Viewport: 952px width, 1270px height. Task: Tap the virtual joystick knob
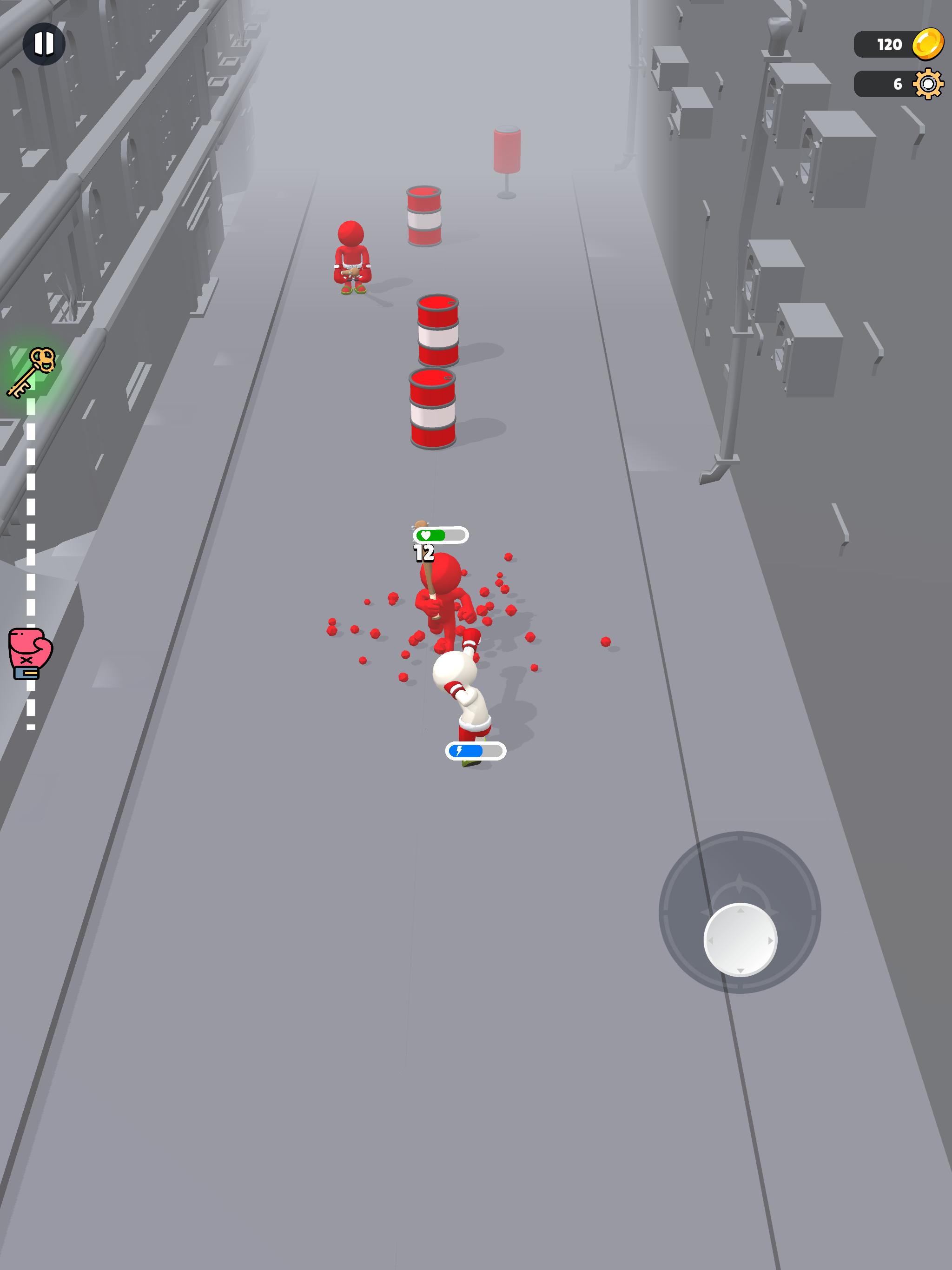(740, 940)
